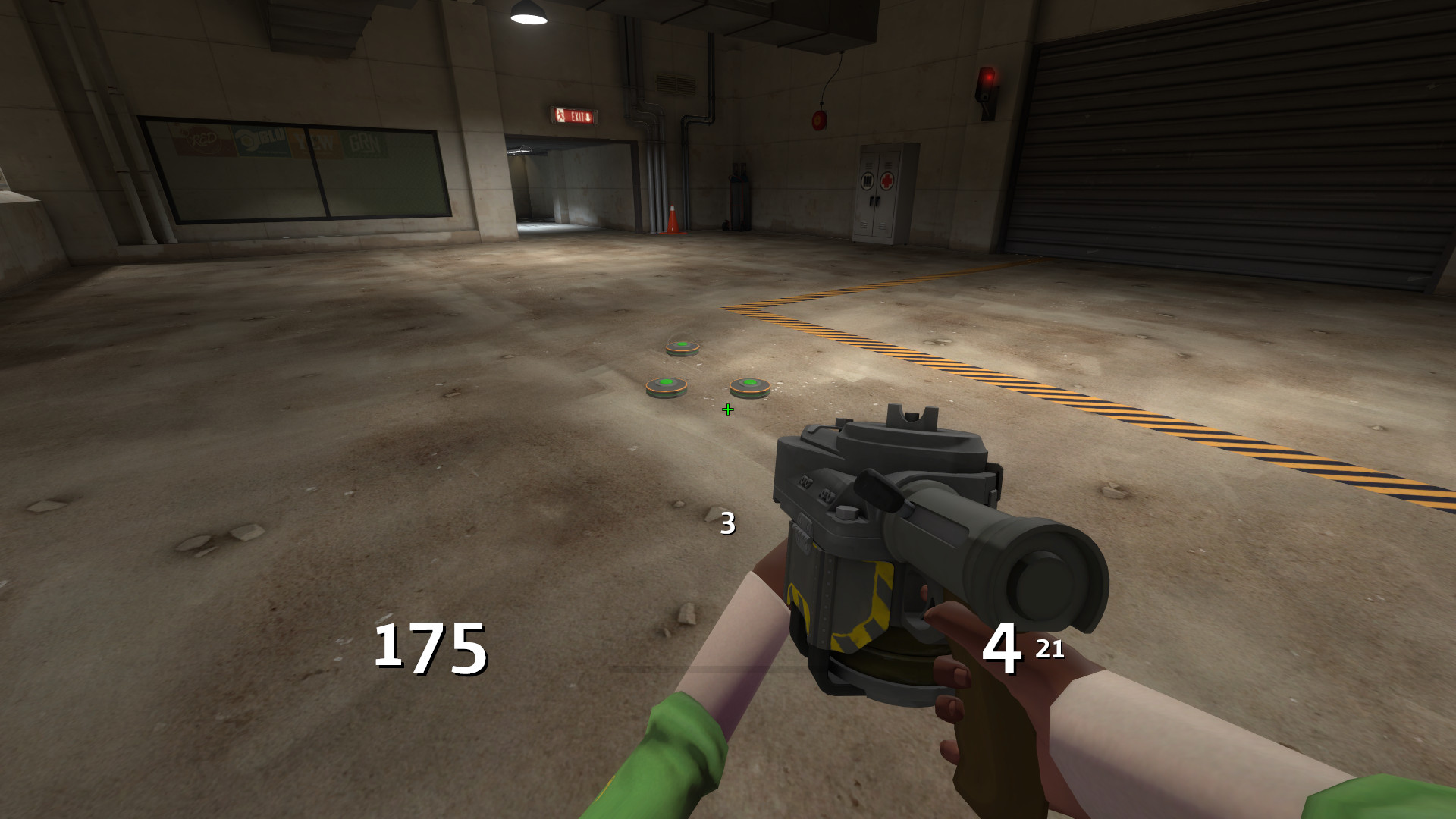Click the health value showing 175
The width and height of the screenshot is (1456, 819).
[428, 648]
